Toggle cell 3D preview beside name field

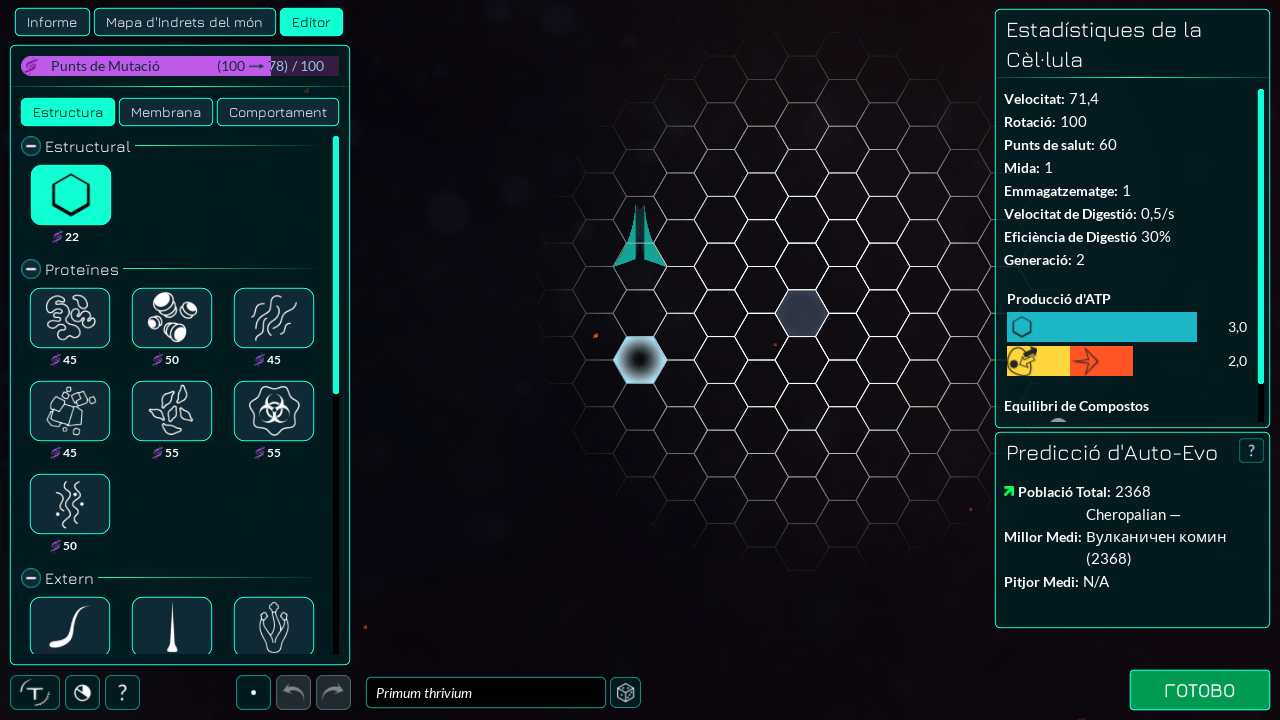click(625, 692)
